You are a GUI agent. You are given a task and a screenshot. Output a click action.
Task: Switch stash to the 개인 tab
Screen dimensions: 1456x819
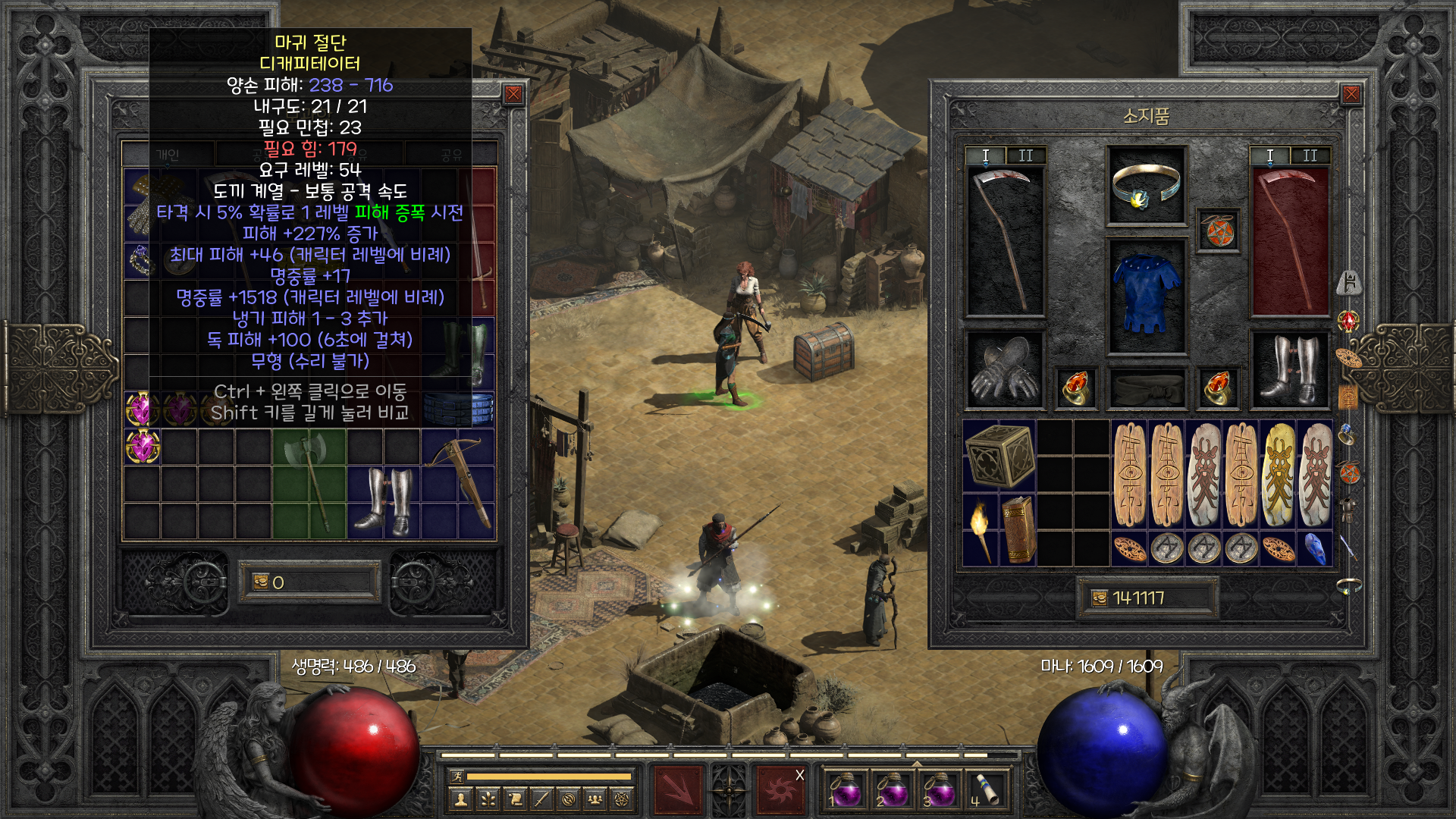pyautogui.click(x=168, y=155)
